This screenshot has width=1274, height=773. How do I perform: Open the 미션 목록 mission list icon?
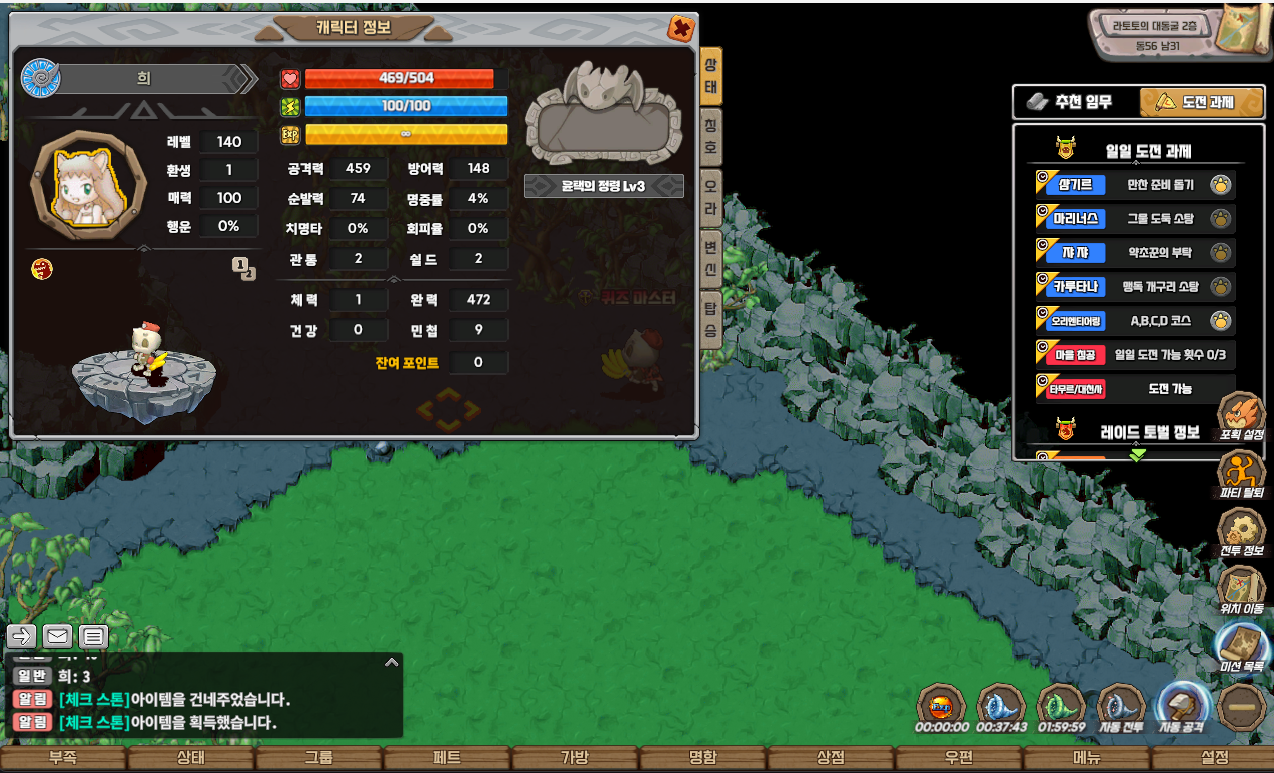pos(1241,645)
